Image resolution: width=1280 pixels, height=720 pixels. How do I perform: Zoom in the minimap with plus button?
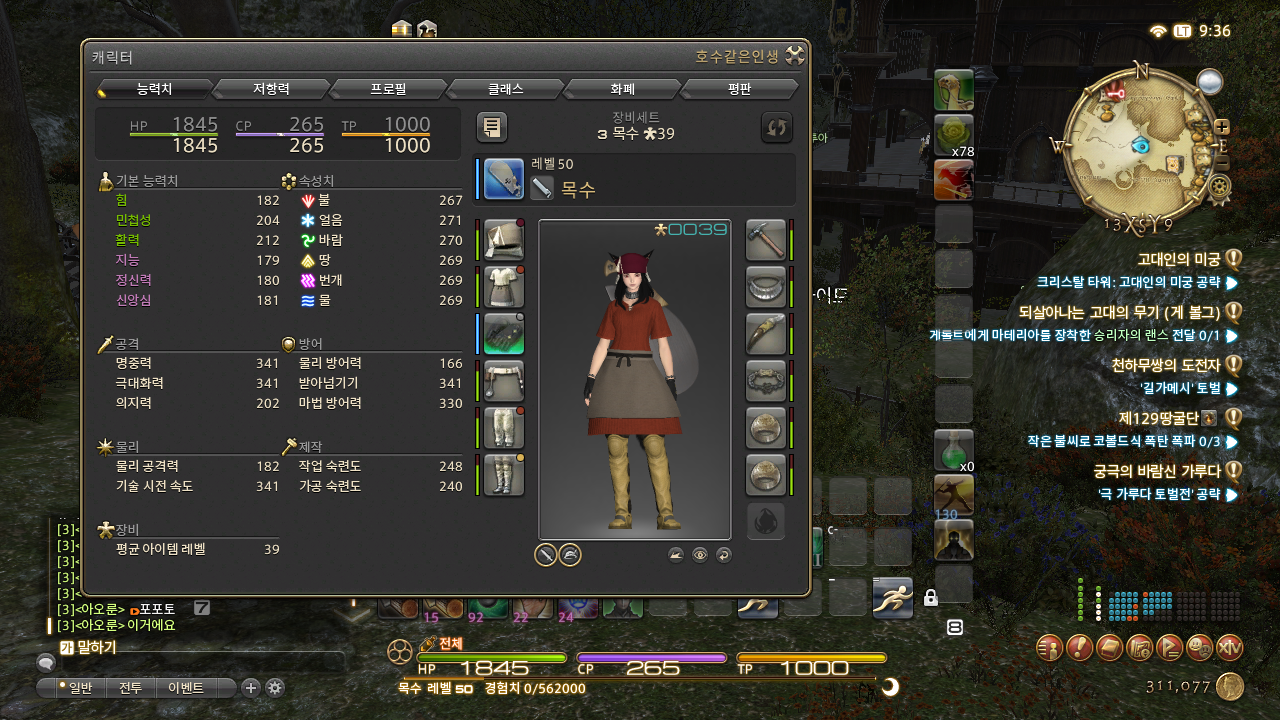click(1221, 127)
